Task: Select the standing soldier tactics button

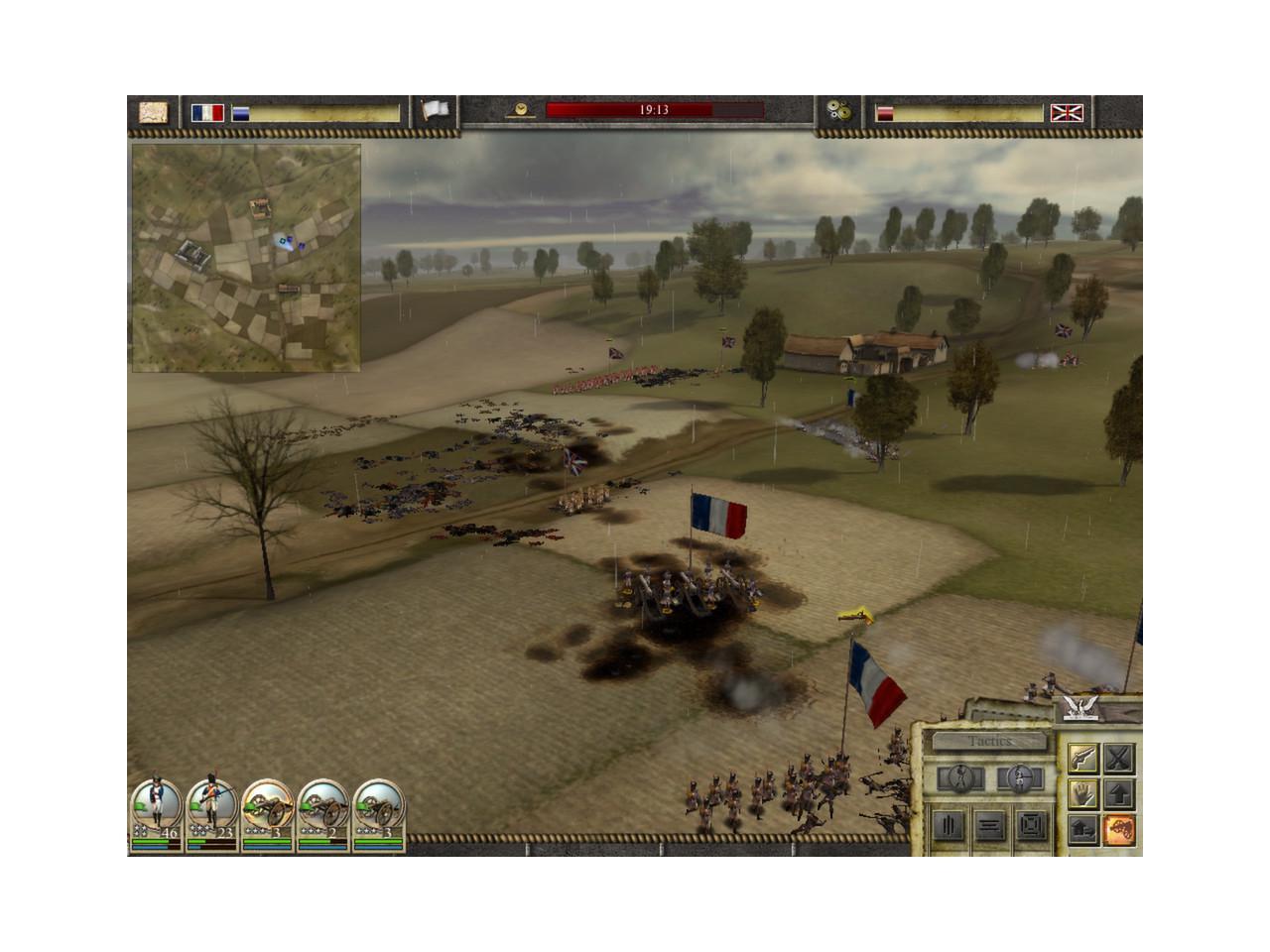Action: click(960, 777)
